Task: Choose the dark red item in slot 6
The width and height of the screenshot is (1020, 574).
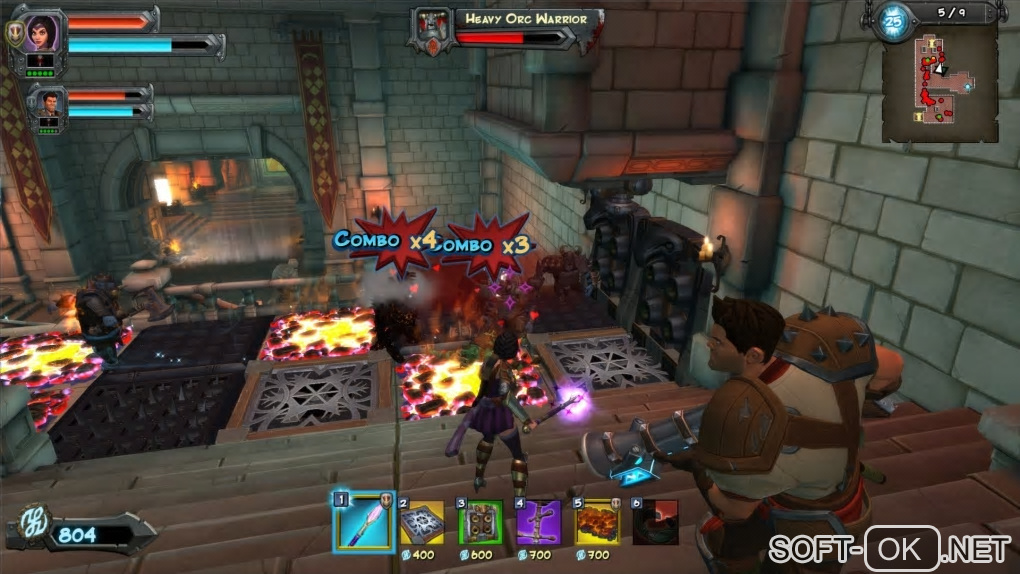Action: pyautogui.click(x=655, y=521)
